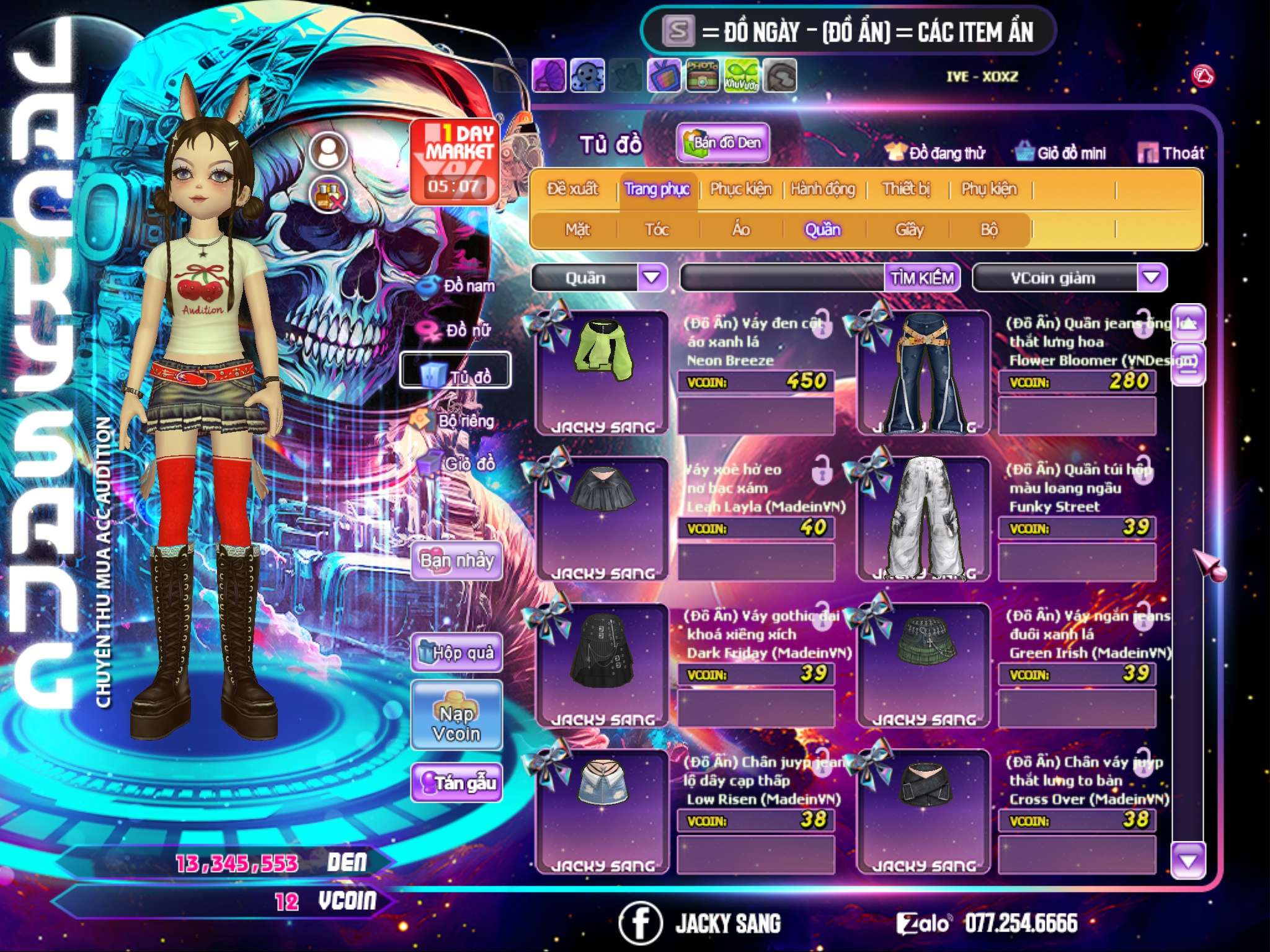Select the Flower Bloomer jeans item
1270x952 pixels.
click(924, 372)
